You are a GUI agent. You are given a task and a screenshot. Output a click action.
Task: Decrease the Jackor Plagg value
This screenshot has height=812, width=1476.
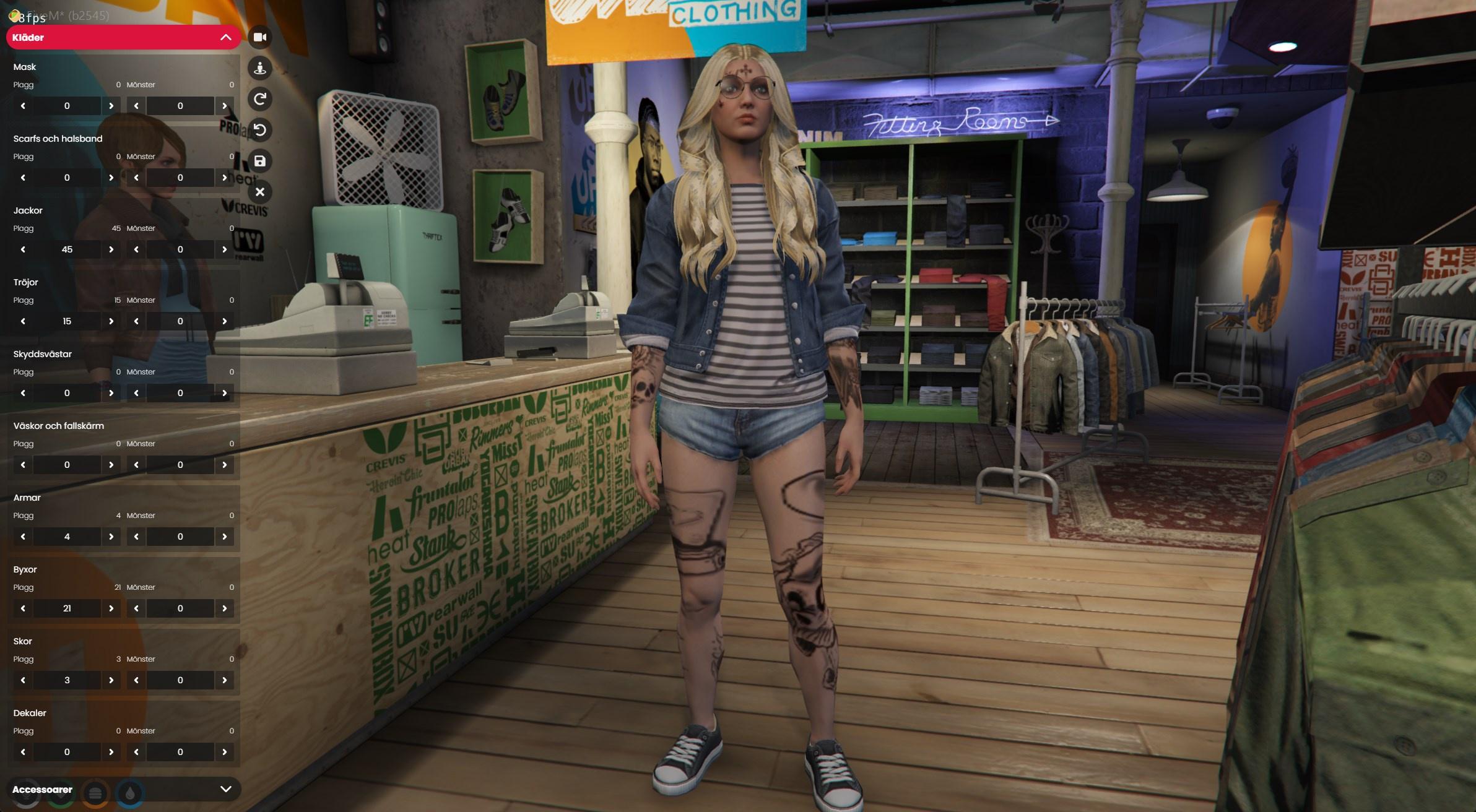pyautogui.click(x=23, y=249)
